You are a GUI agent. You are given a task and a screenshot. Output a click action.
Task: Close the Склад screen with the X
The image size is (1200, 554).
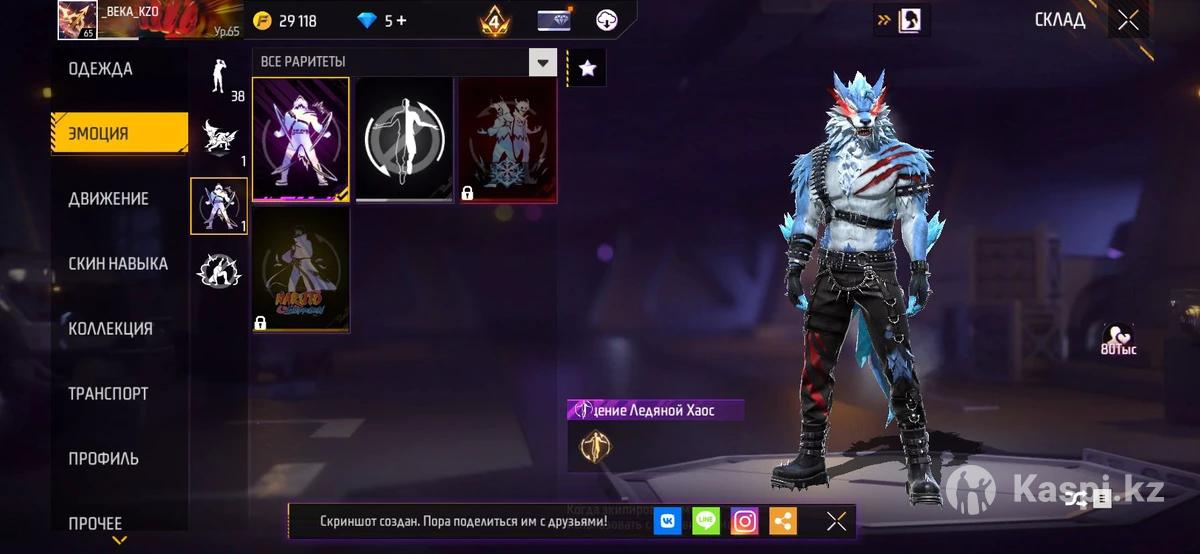1128,20
